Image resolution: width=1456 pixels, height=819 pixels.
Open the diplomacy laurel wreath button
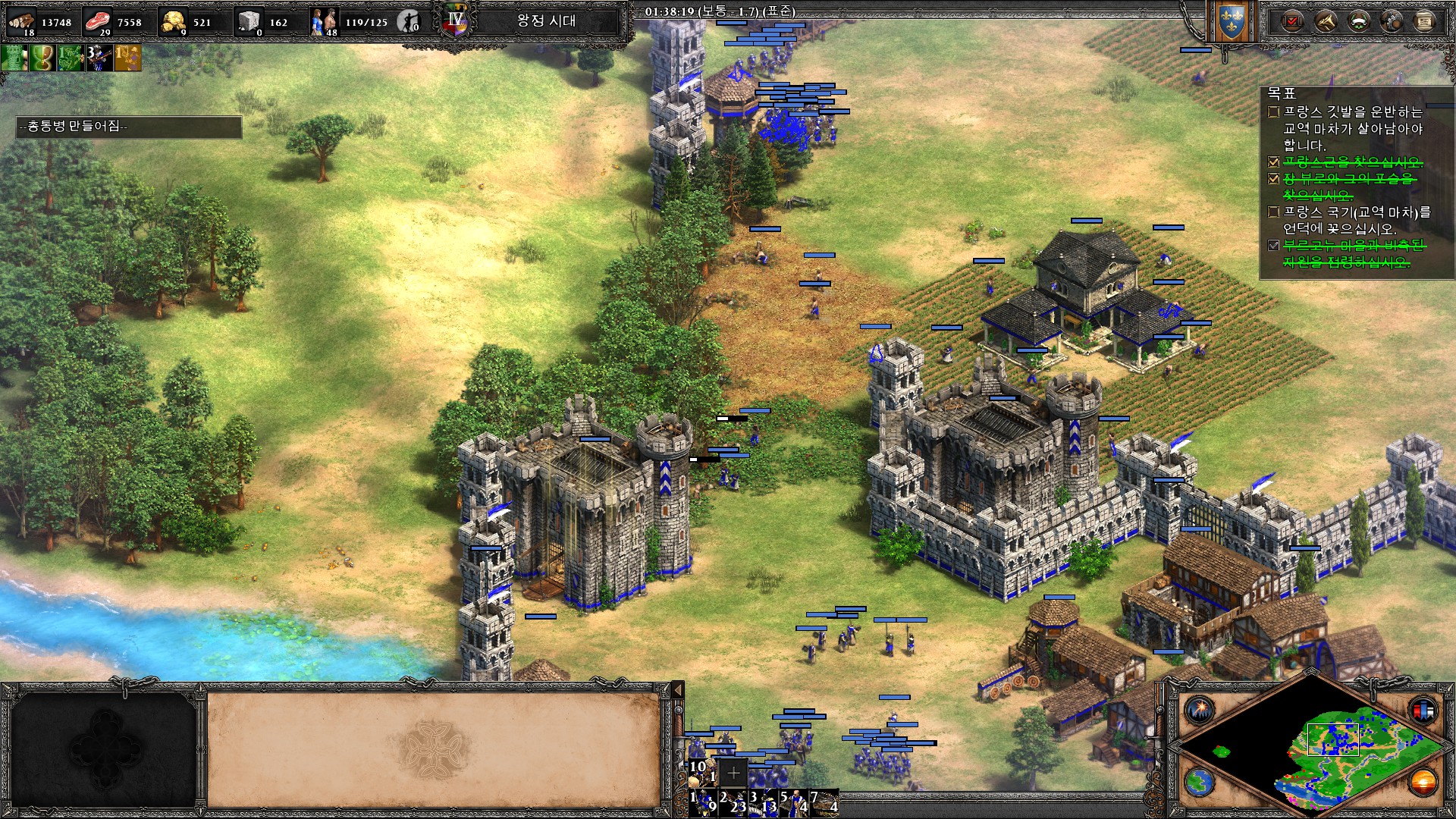tap(1358, 21)
